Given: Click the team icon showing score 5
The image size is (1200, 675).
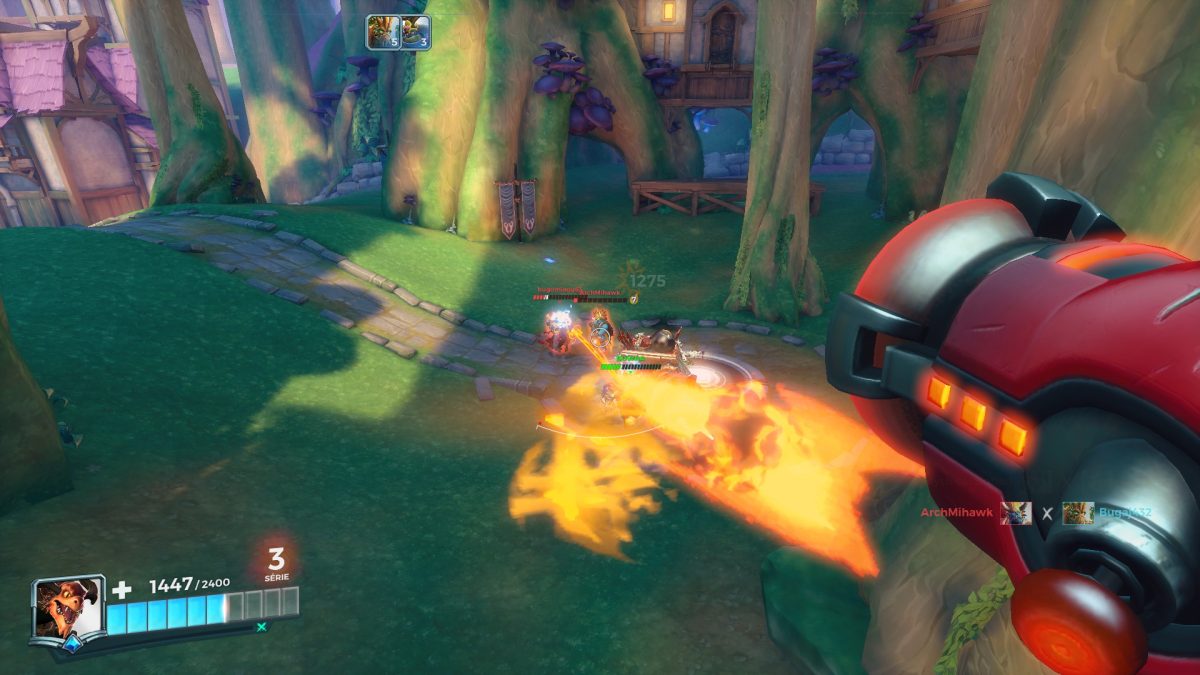Looking at the screenshot, I should (383, 32).
